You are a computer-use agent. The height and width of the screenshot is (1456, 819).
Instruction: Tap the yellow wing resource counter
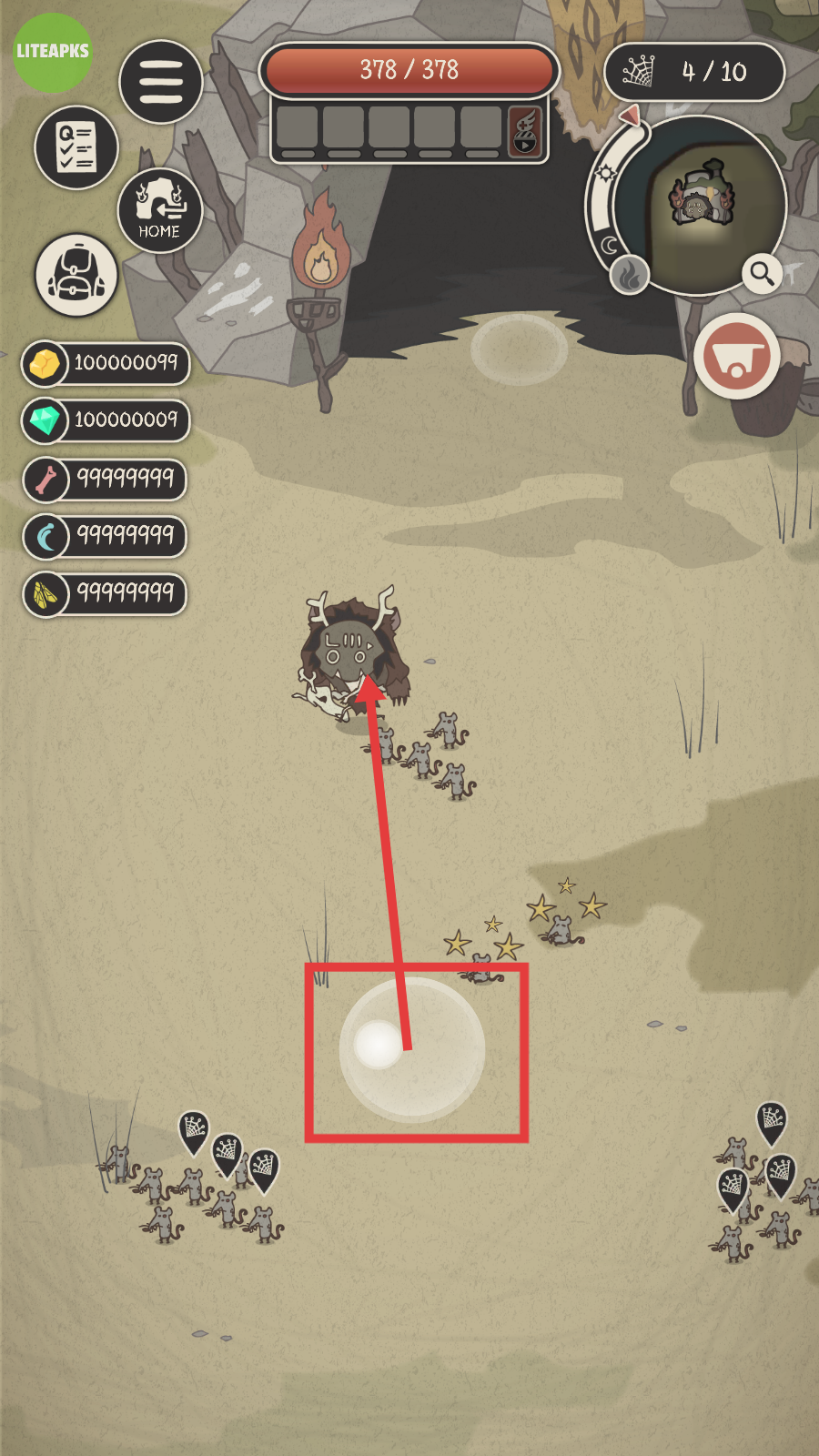tap(106, 593)
